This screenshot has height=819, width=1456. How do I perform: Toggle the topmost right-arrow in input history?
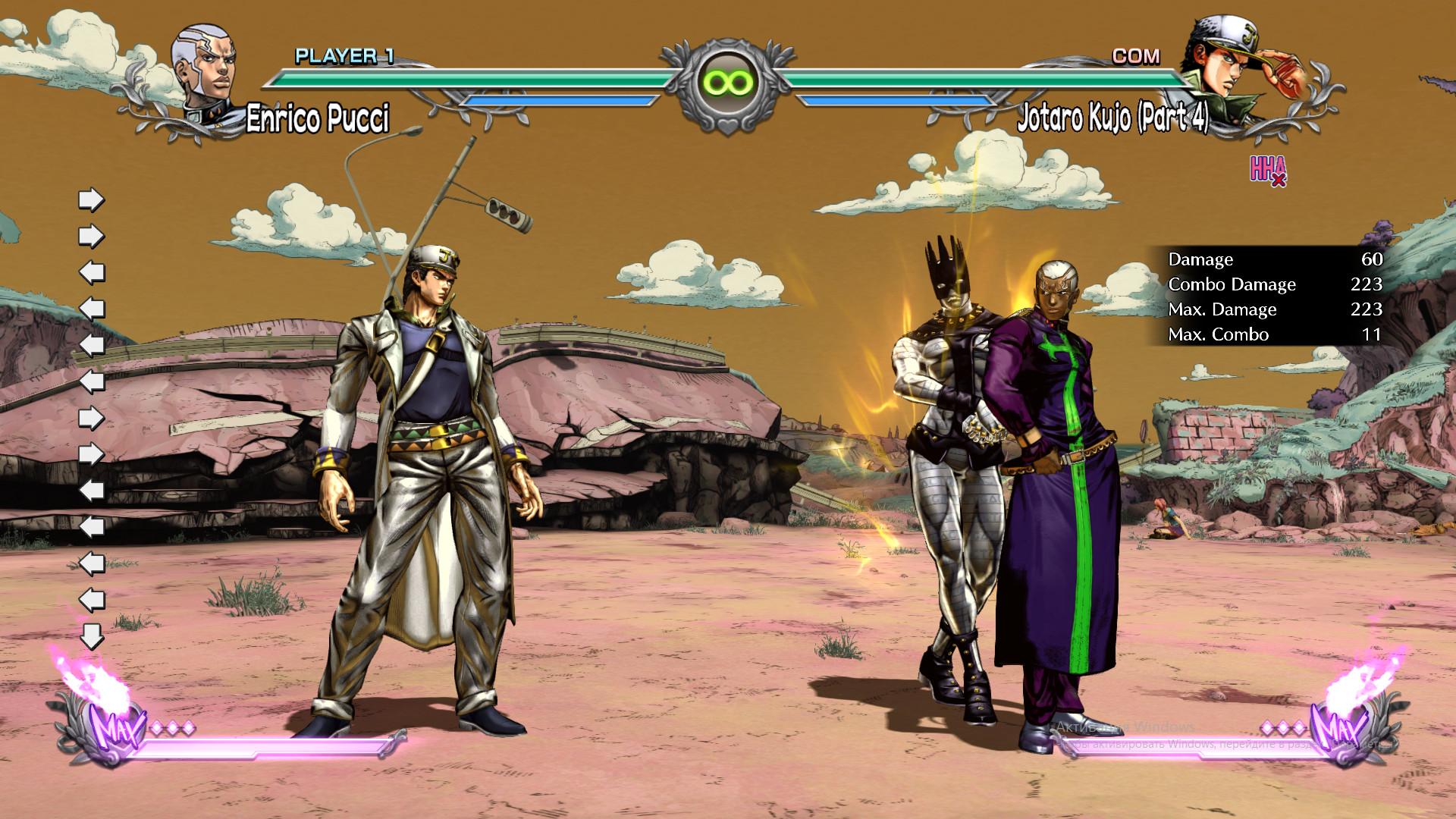pos(90,199)
